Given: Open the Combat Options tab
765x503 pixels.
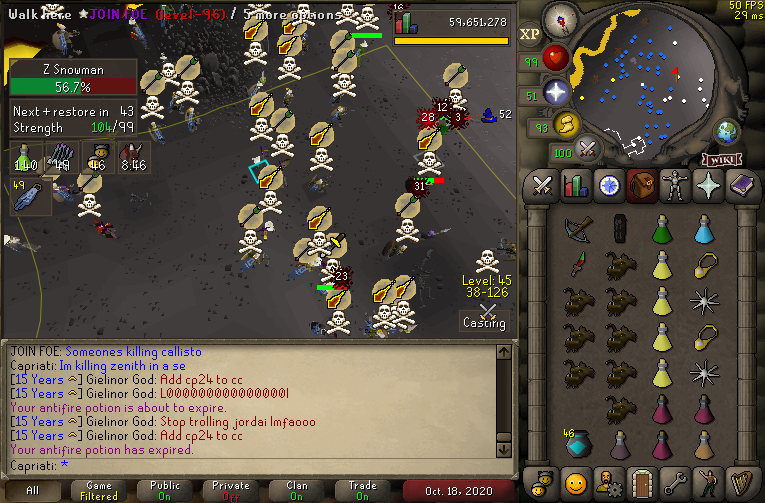Looking at the screenshot, I should pos(542,186).
